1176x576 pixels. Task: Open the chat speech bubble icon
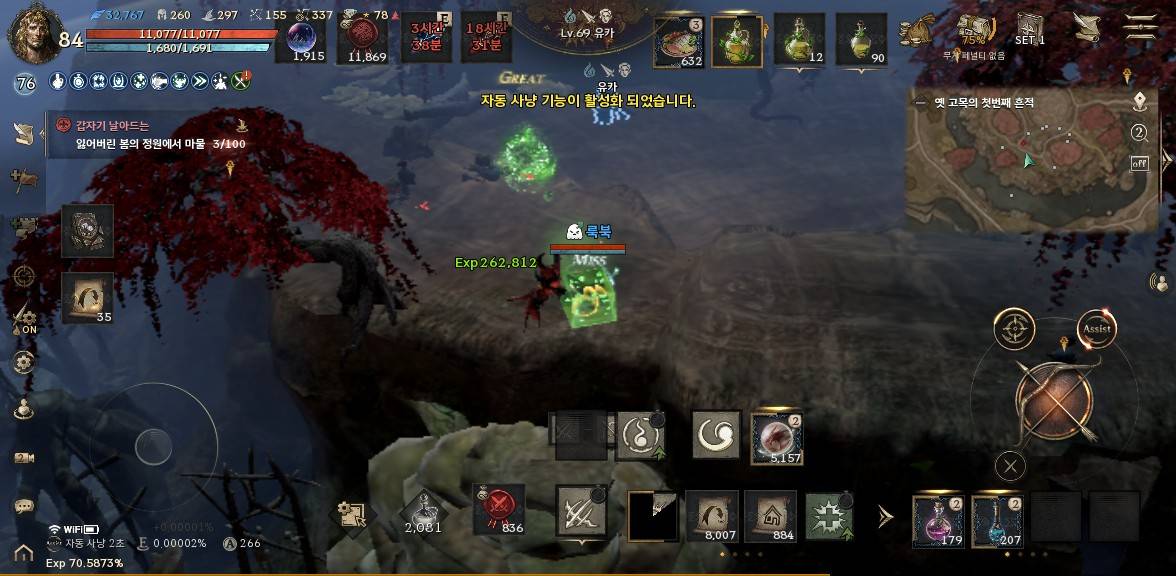click(24, 507)
